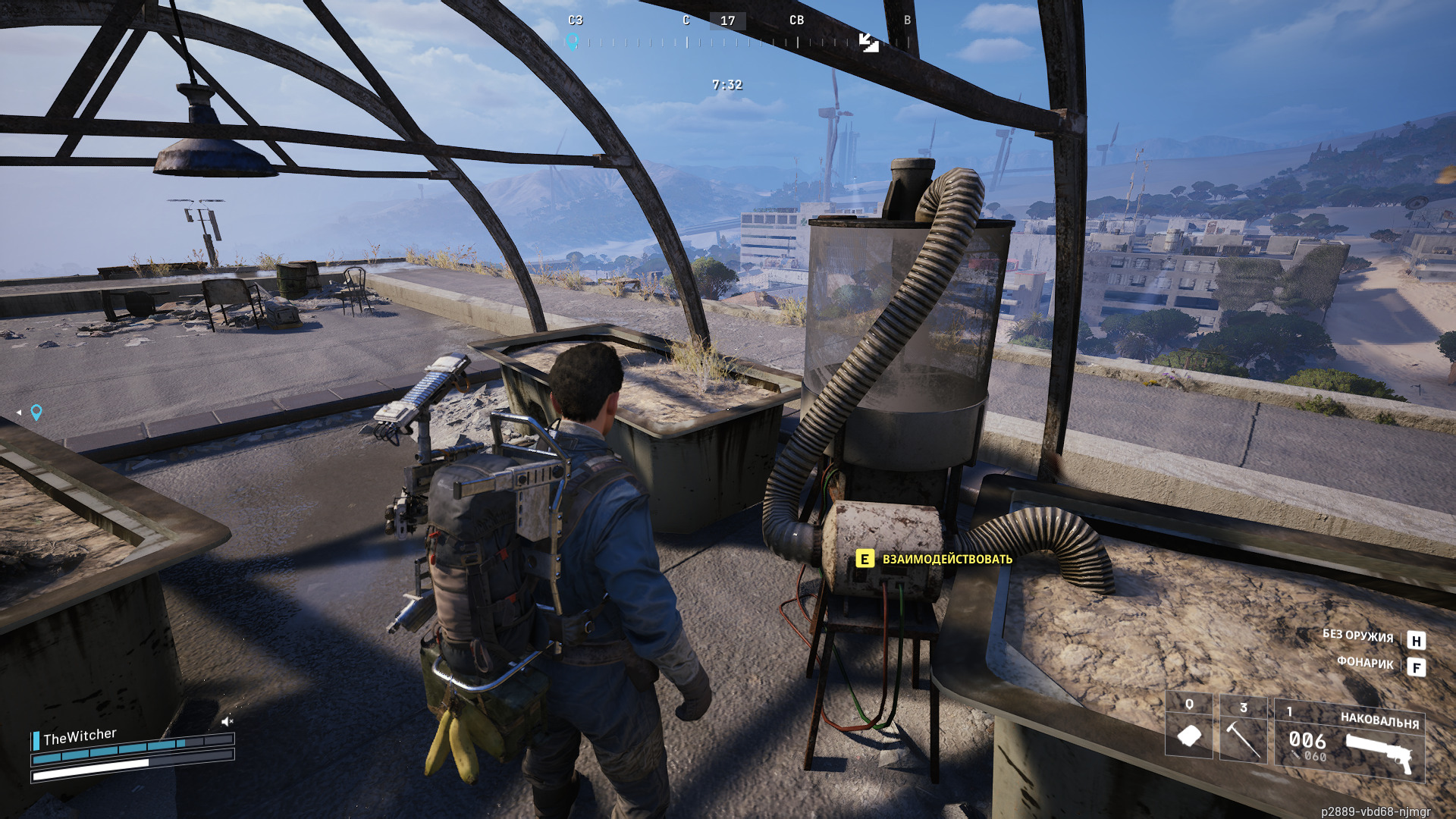Click the muted speaker icon above the player name
The width and height of the screenshot is (1456, 819).
coord(227,721)
